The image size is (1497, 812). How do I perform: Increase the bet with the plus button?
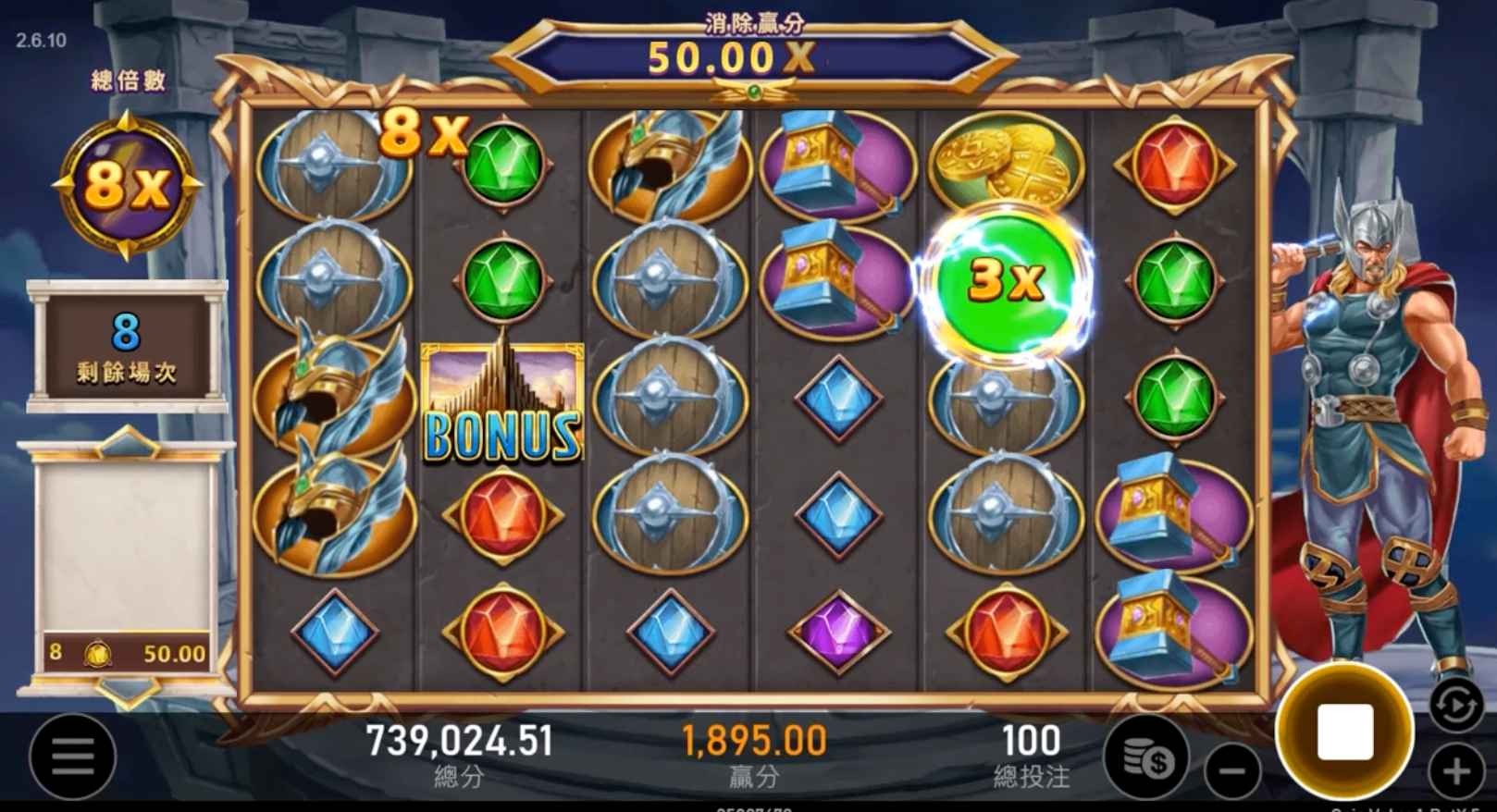[1456, 770]
